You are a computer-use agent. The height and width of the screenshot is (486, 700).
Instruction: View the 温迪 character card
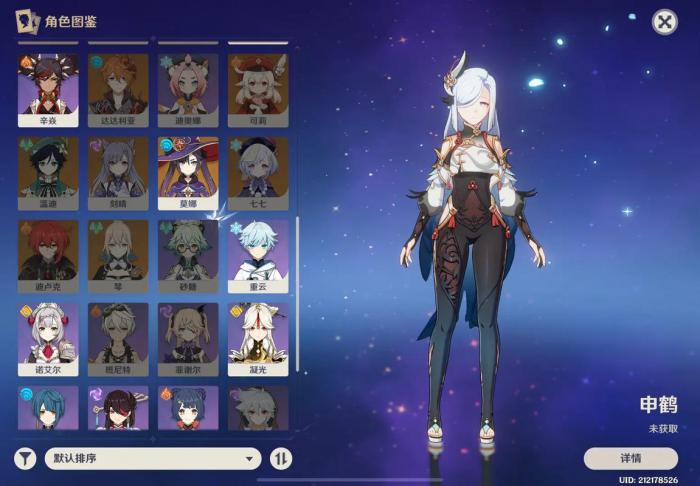[48, 172]
